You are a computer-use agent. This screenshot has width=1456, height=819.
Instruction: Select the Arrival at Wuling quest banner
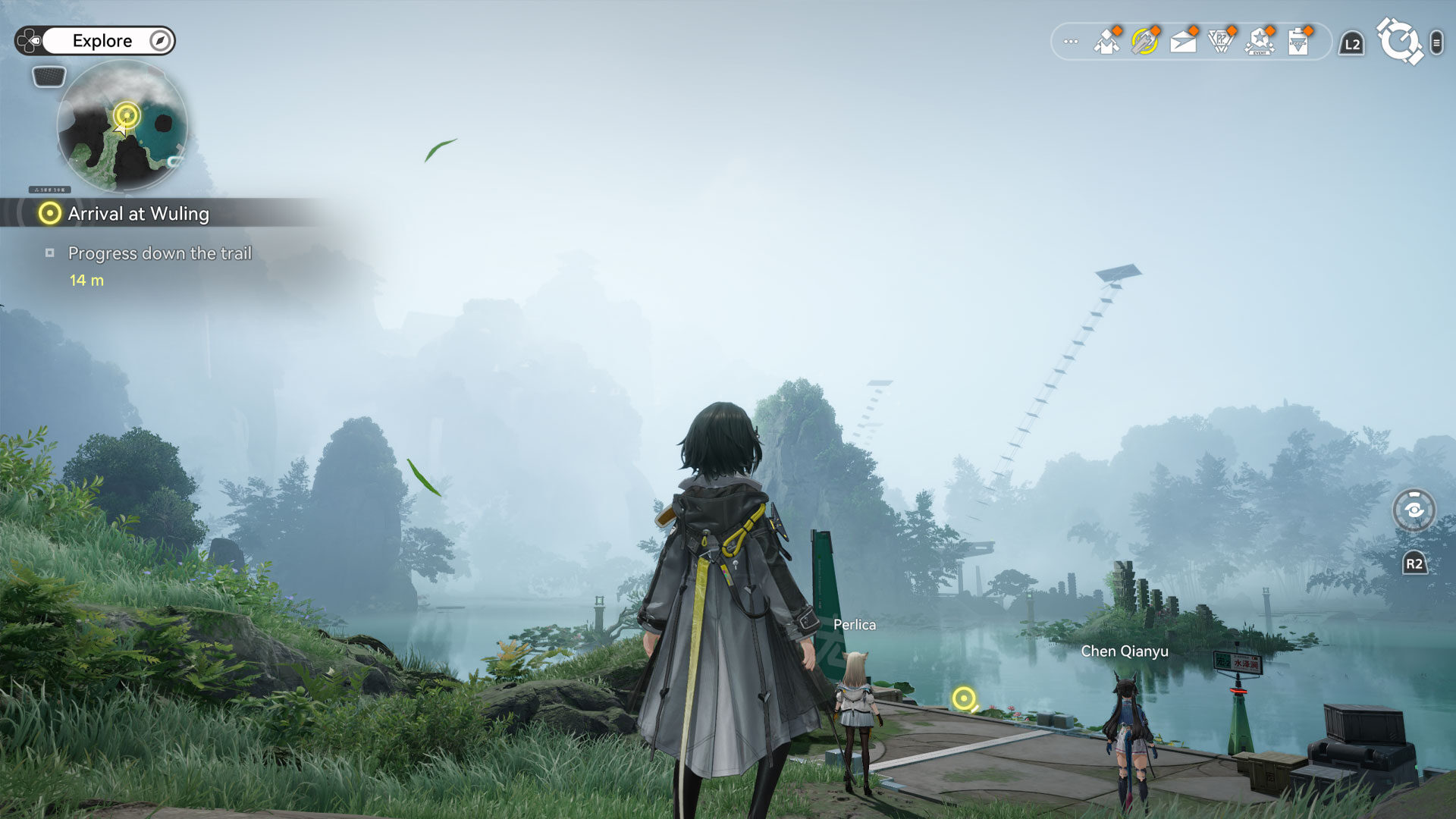(x=138, y=214)
